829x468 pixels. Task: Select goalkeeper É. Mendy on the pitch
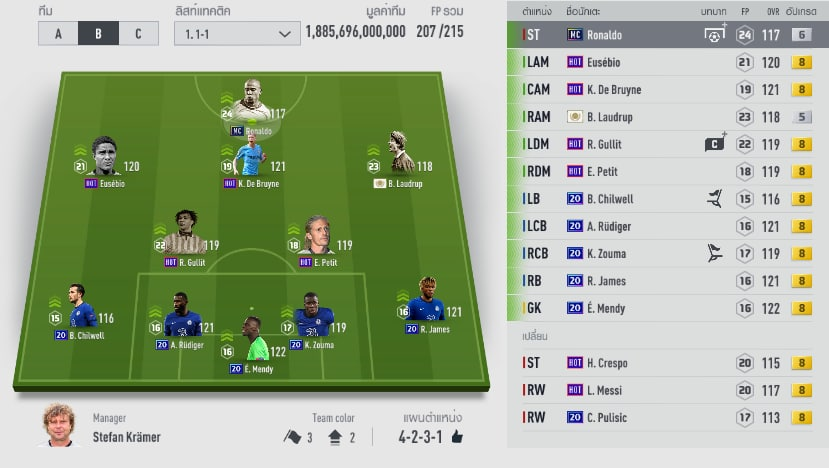(x=252, y=341)
